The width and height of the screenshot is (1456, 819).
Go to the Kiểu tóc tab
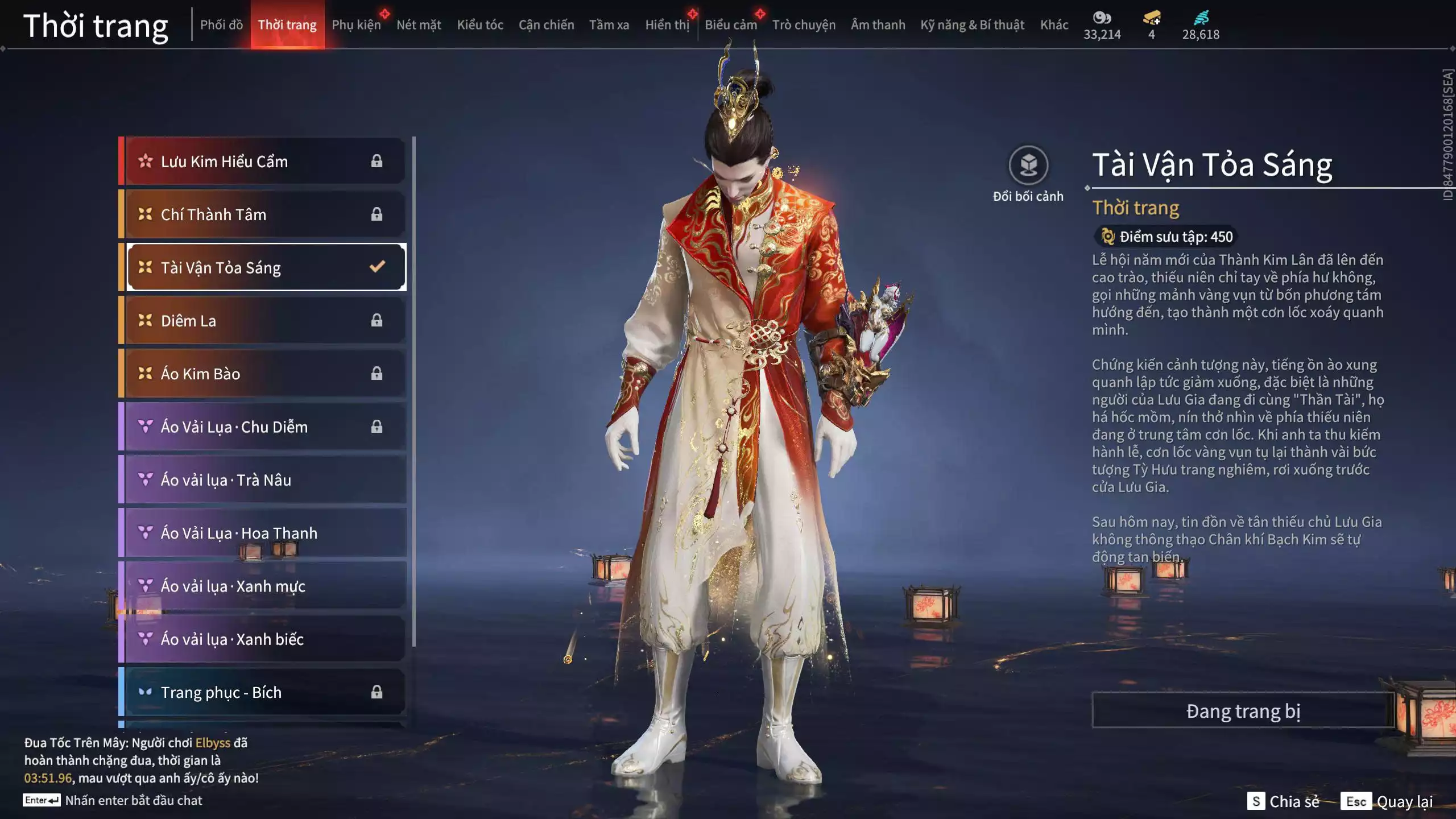[x=480, y=25]
